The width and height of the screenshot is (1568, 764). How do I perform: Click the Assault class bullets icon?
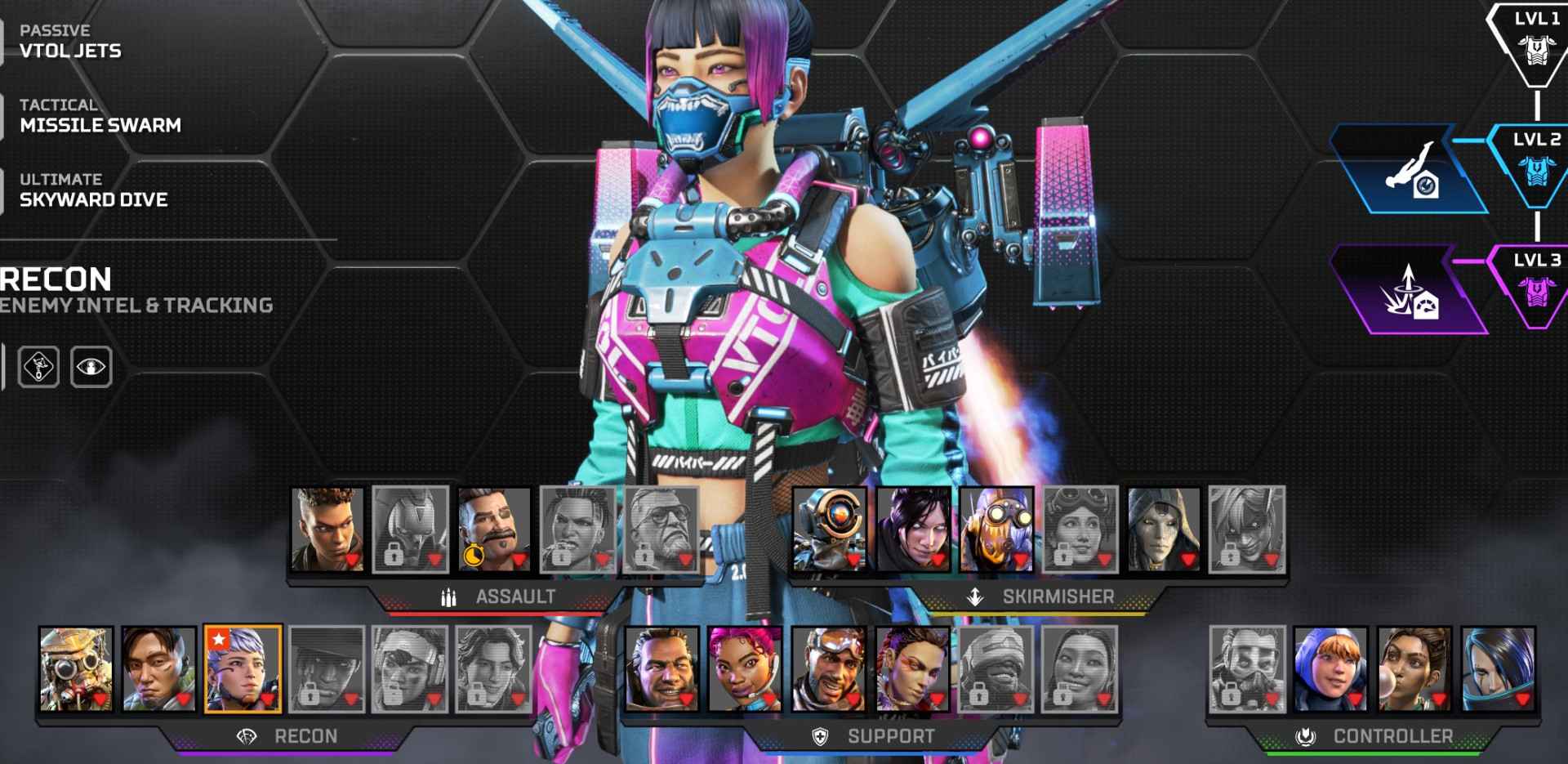448,596
